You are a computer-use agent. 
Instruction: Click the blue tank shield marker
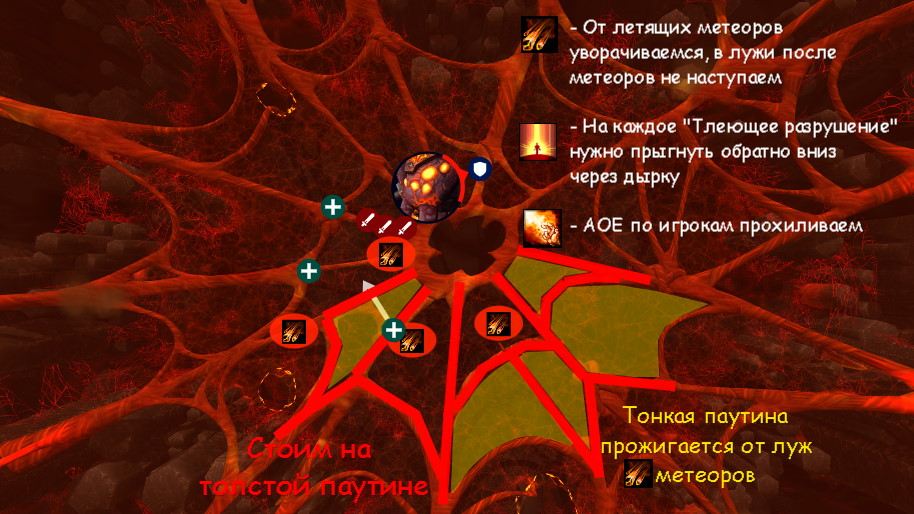pyautogui.click(x=481, y=169)
